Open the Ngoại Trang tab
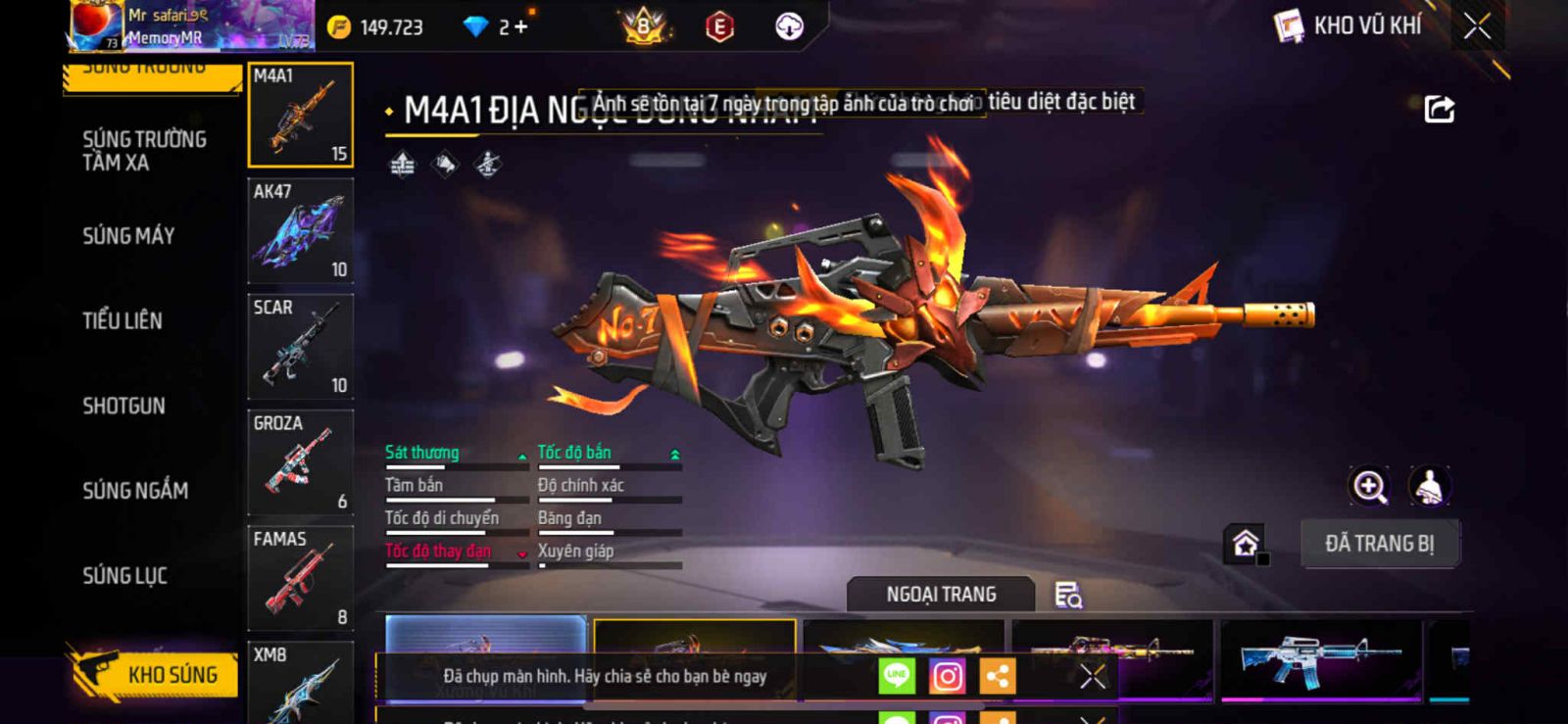 [x=941, y=595]
